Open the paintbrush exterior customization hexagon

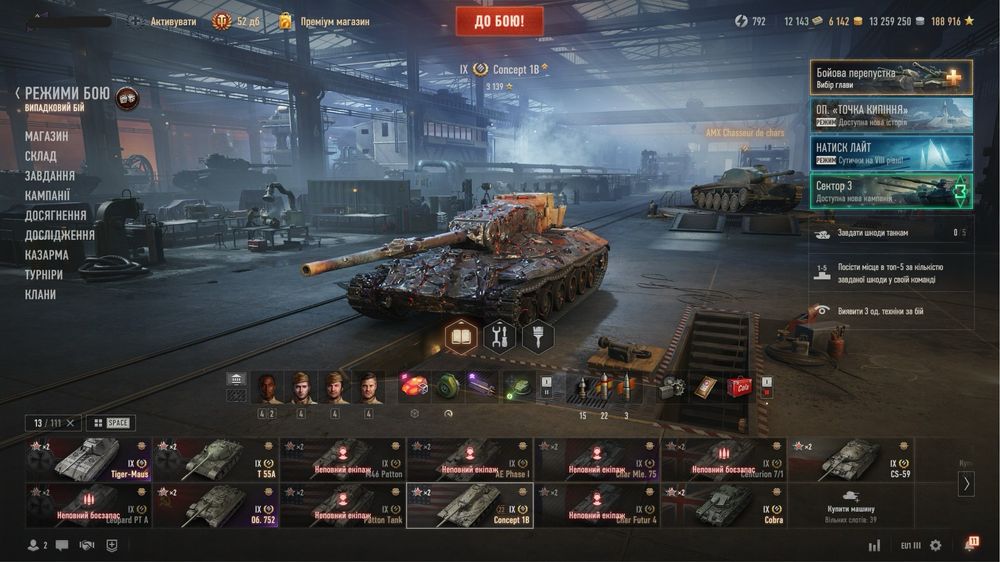538,337
